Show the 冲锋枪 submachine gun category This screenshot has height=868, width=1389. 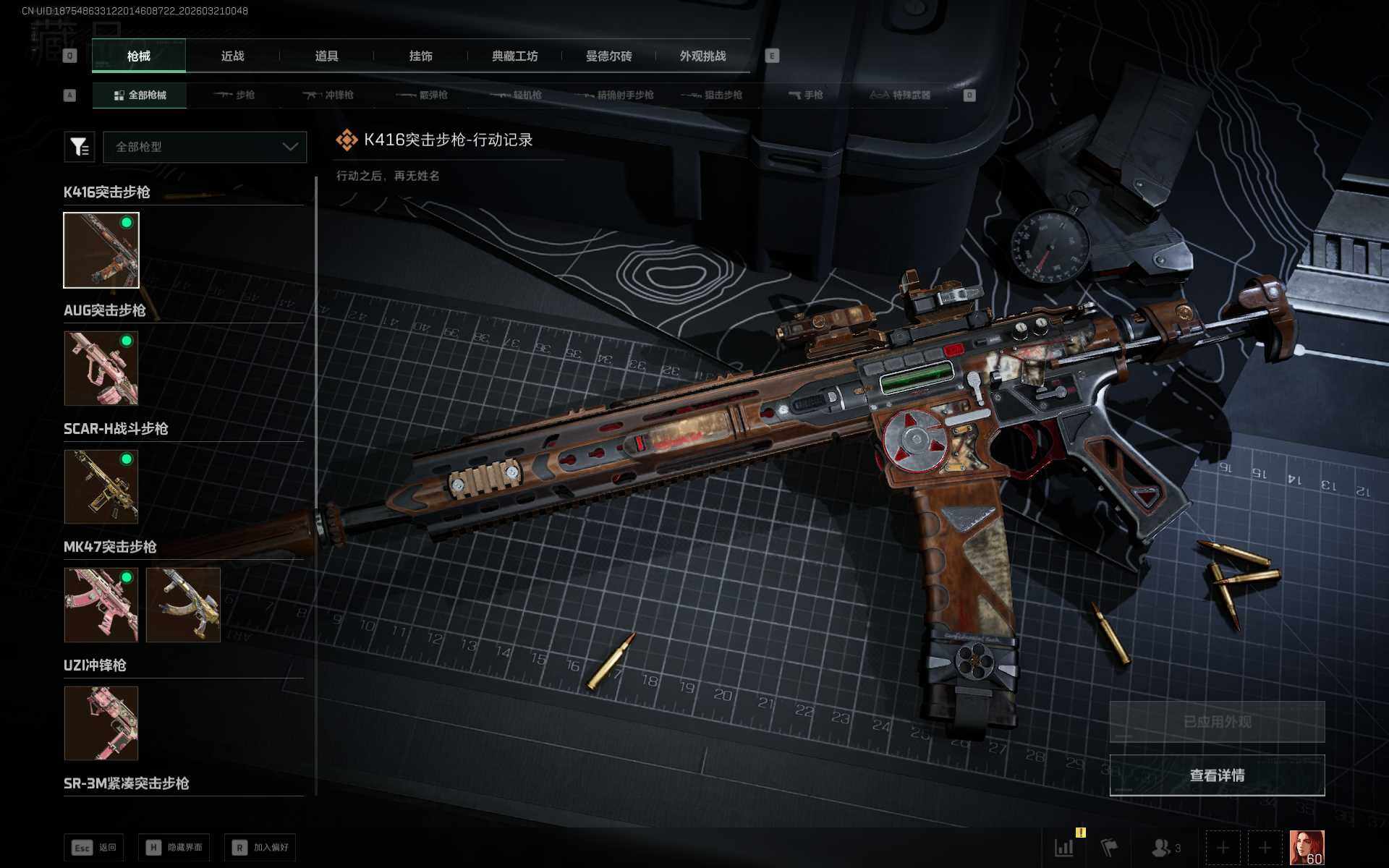click(328, 95)
